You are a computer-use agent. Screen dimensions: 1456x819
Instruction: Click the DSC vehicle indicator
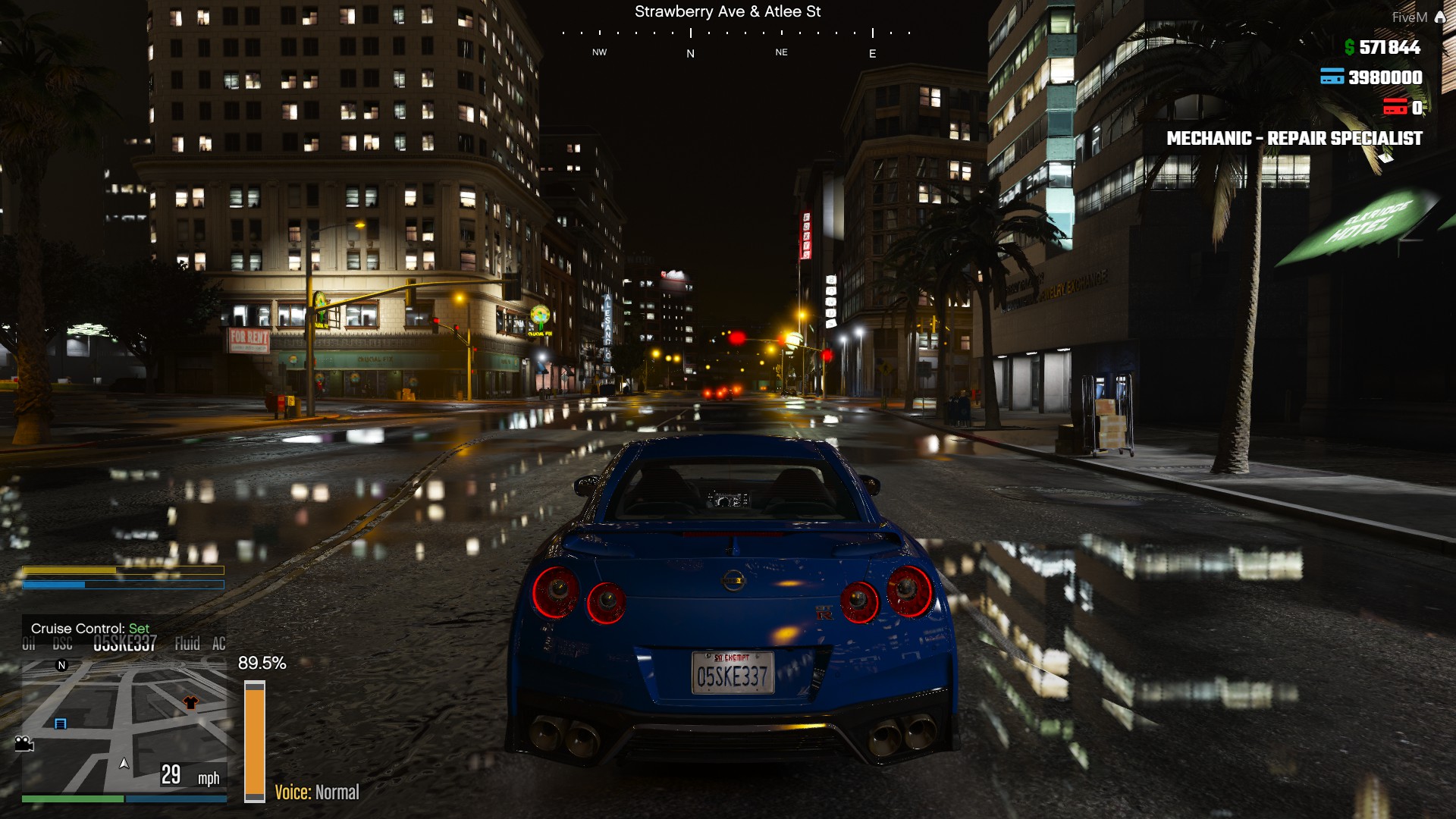63,645
